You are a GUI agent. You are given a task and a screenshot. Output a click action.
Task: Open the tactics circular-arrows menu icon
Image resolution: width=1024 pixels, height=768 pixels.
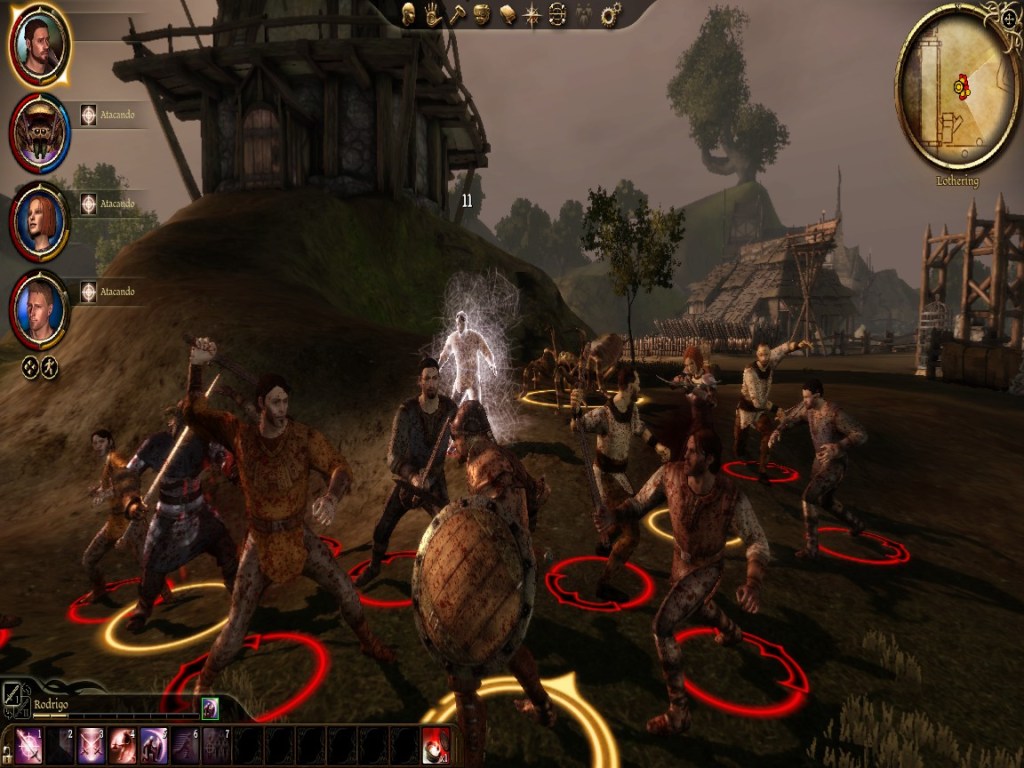(x=558, y=14)
